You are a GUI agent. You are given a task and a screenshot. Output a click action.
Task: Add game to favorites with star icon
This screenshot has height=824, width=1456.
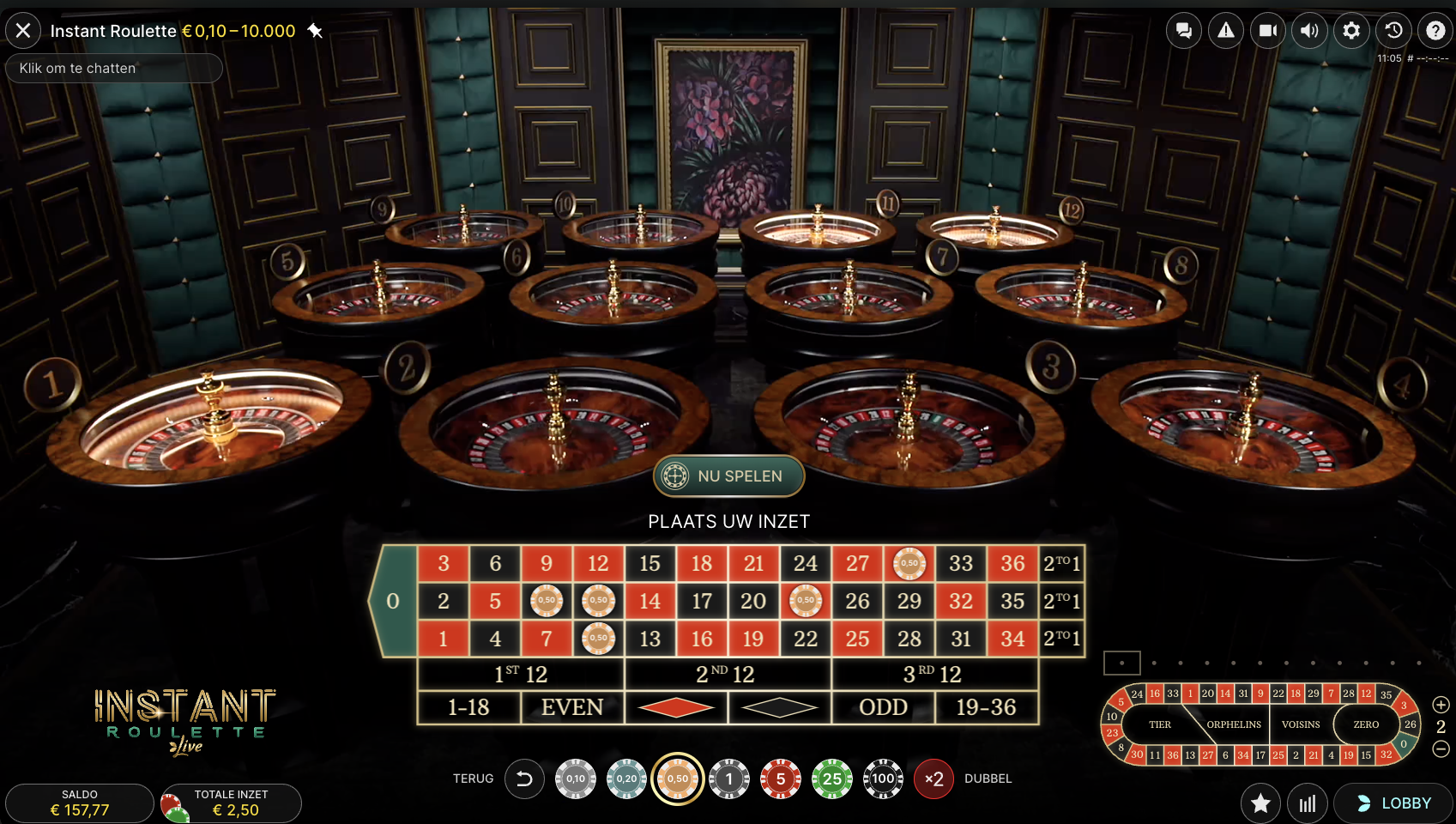click(x=1260, y=803)
